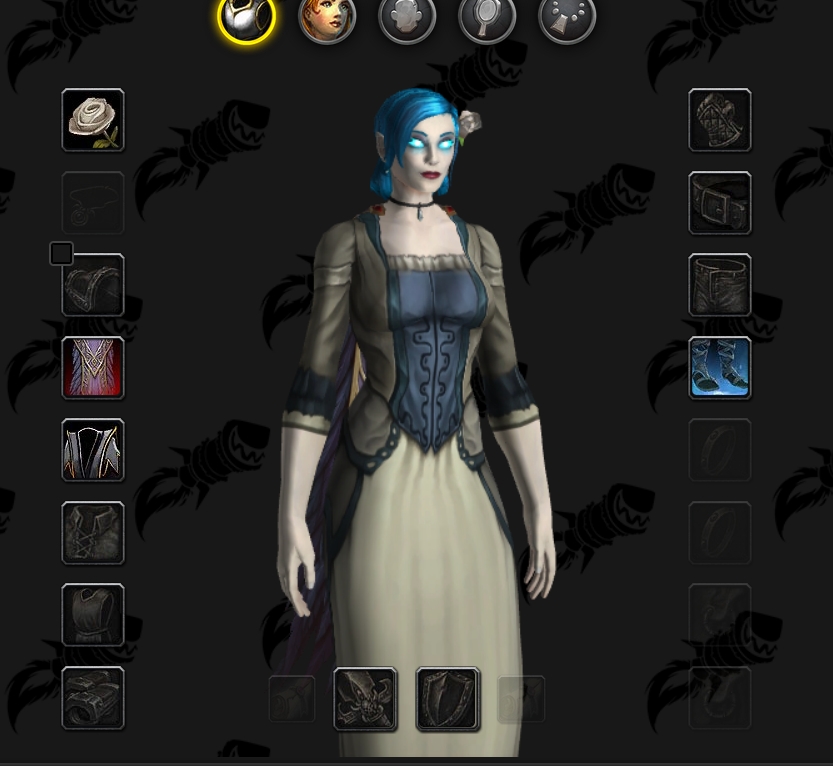Image resolution: width=833 pixels, height=766 pixels.
Task: Select the necklace and pendant tab
Action: tap(567, 20)
